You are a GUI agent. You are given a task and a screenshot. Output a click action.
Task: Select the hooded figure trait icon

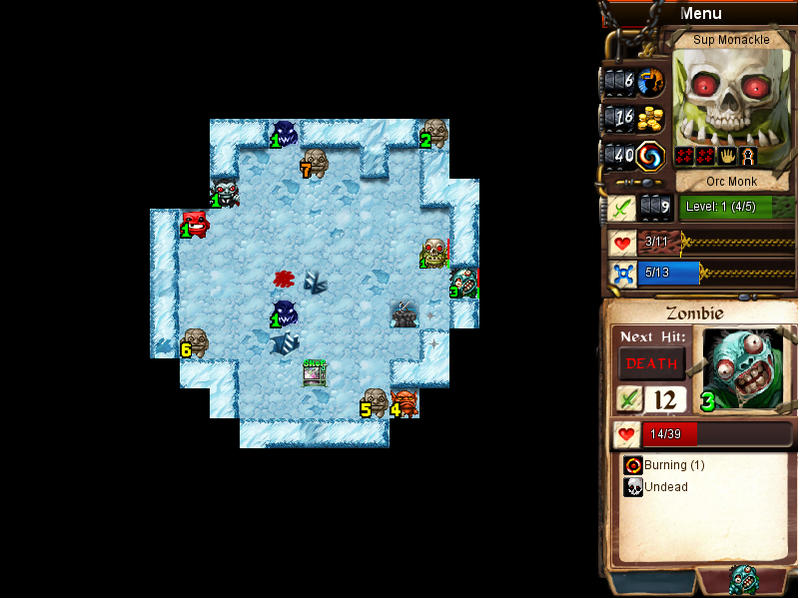(748, 157)
